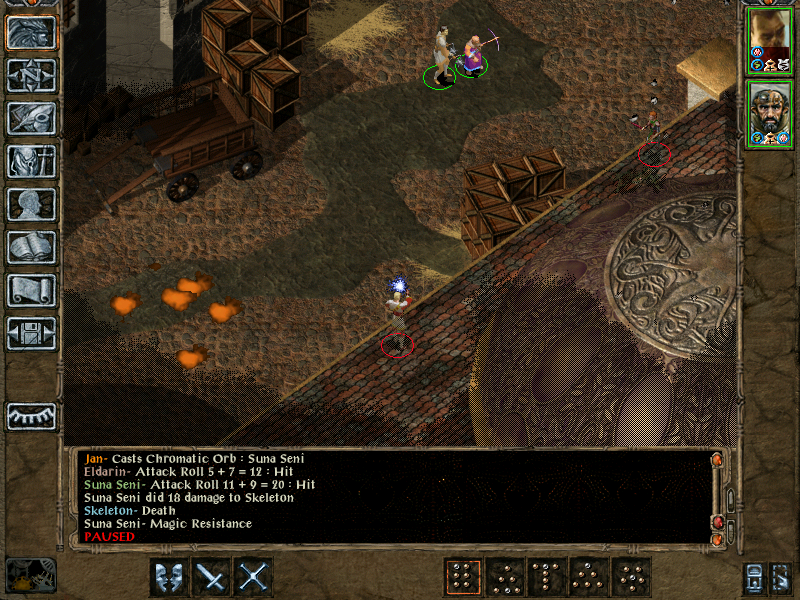Select the shield guard action button

tap(170, 577)
